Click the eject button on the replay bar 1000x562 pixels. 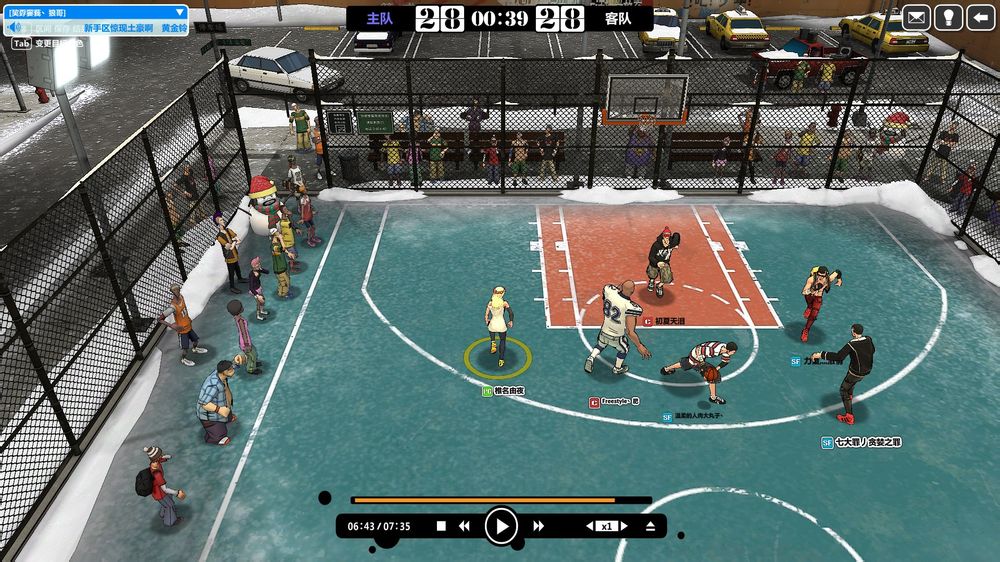tap(650, 526)
